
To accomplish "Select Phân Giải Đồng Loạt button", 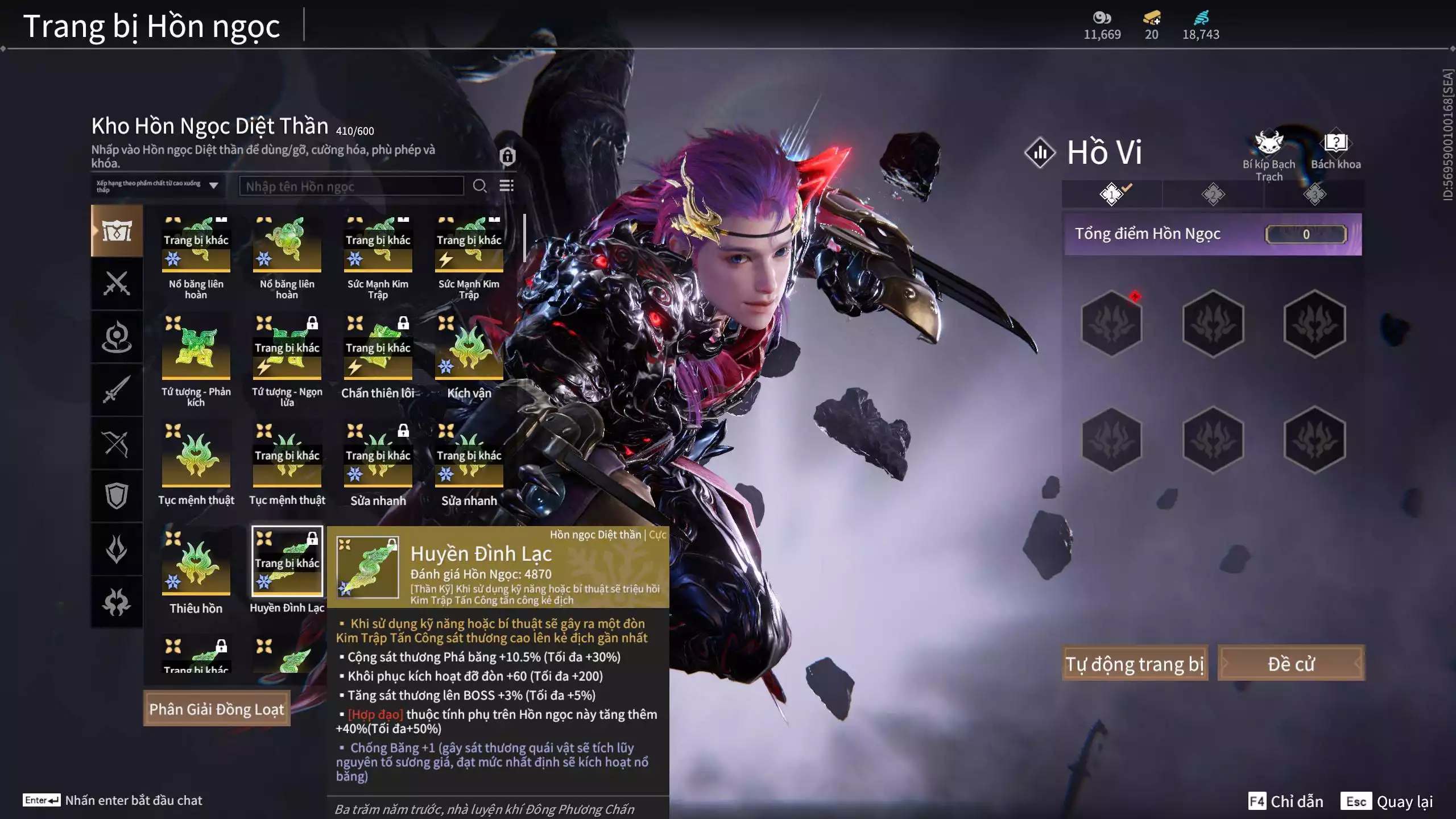I will 217,709.
